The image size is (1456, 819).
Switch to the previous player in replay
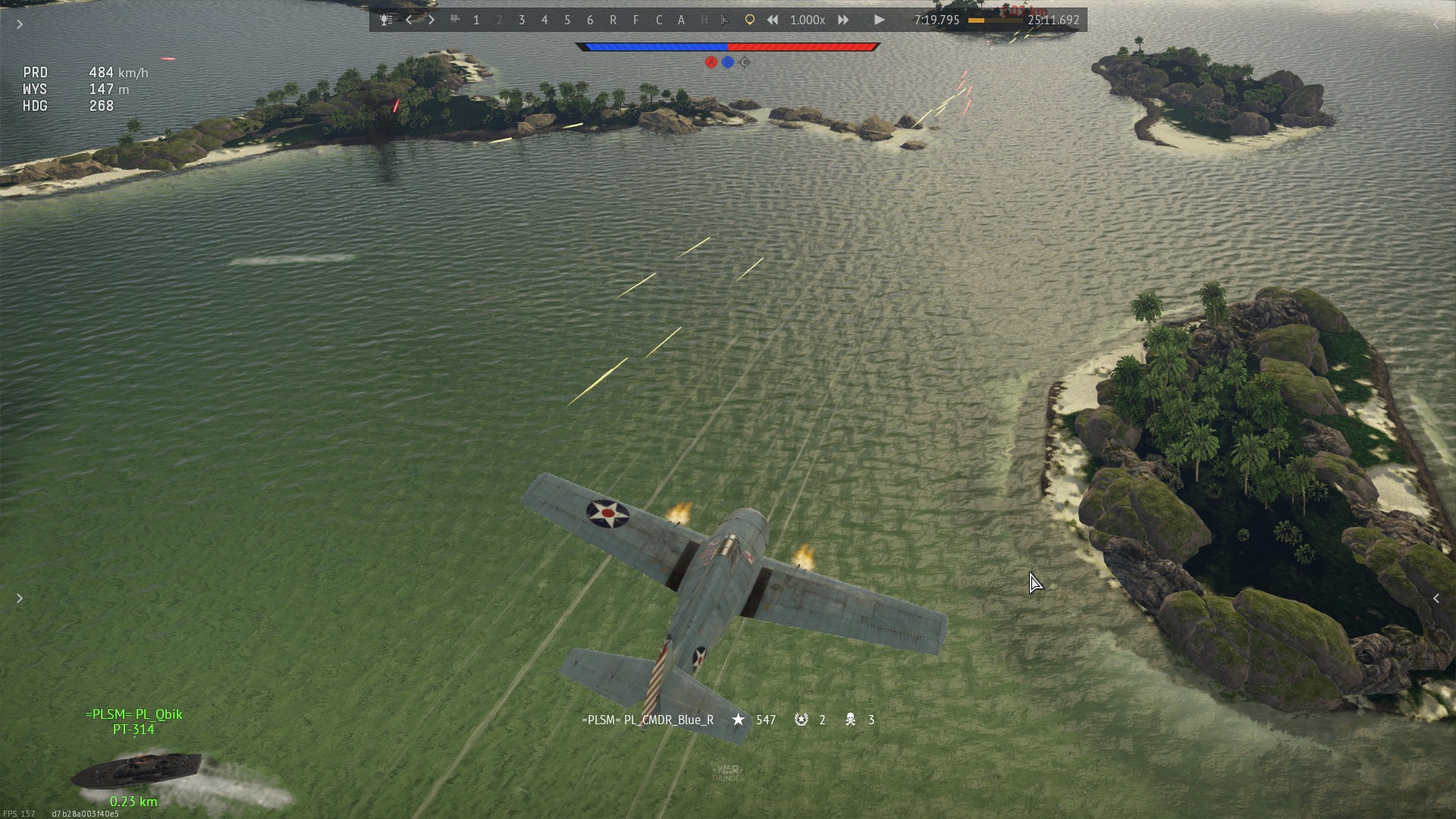coord(409,20)
